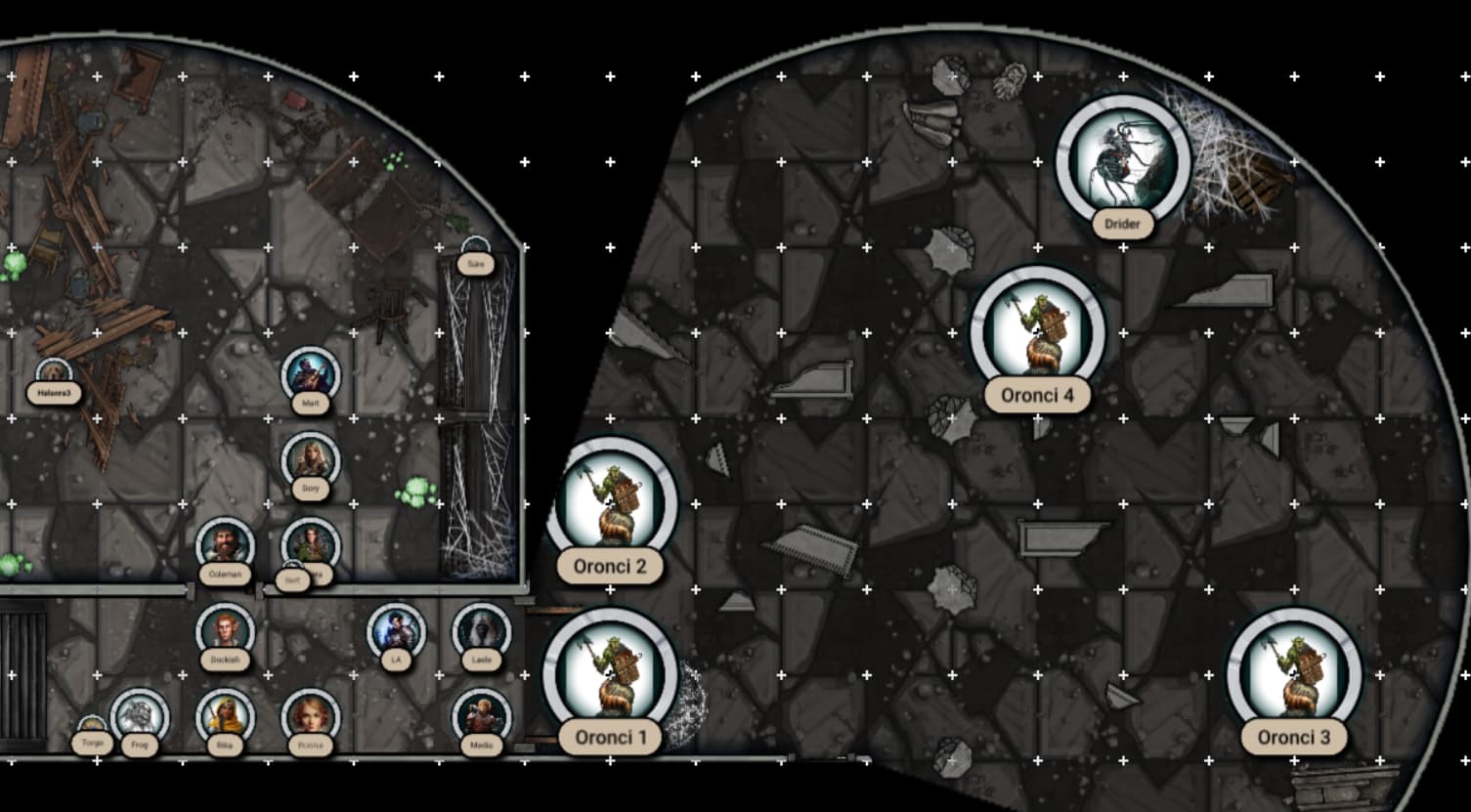This screenshot has width=1471, height=812.
Task: Choose the Oronci 3 token
Action: [x=1294, y=674]
